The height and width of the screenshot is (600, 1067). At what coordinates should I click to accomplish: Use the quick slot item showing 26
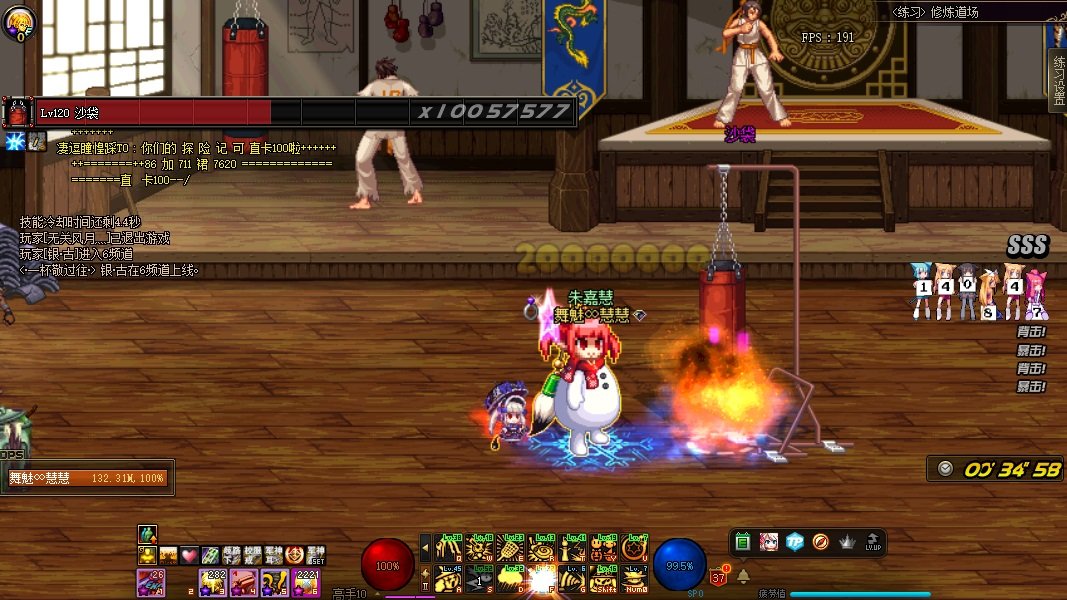[151, 581]
